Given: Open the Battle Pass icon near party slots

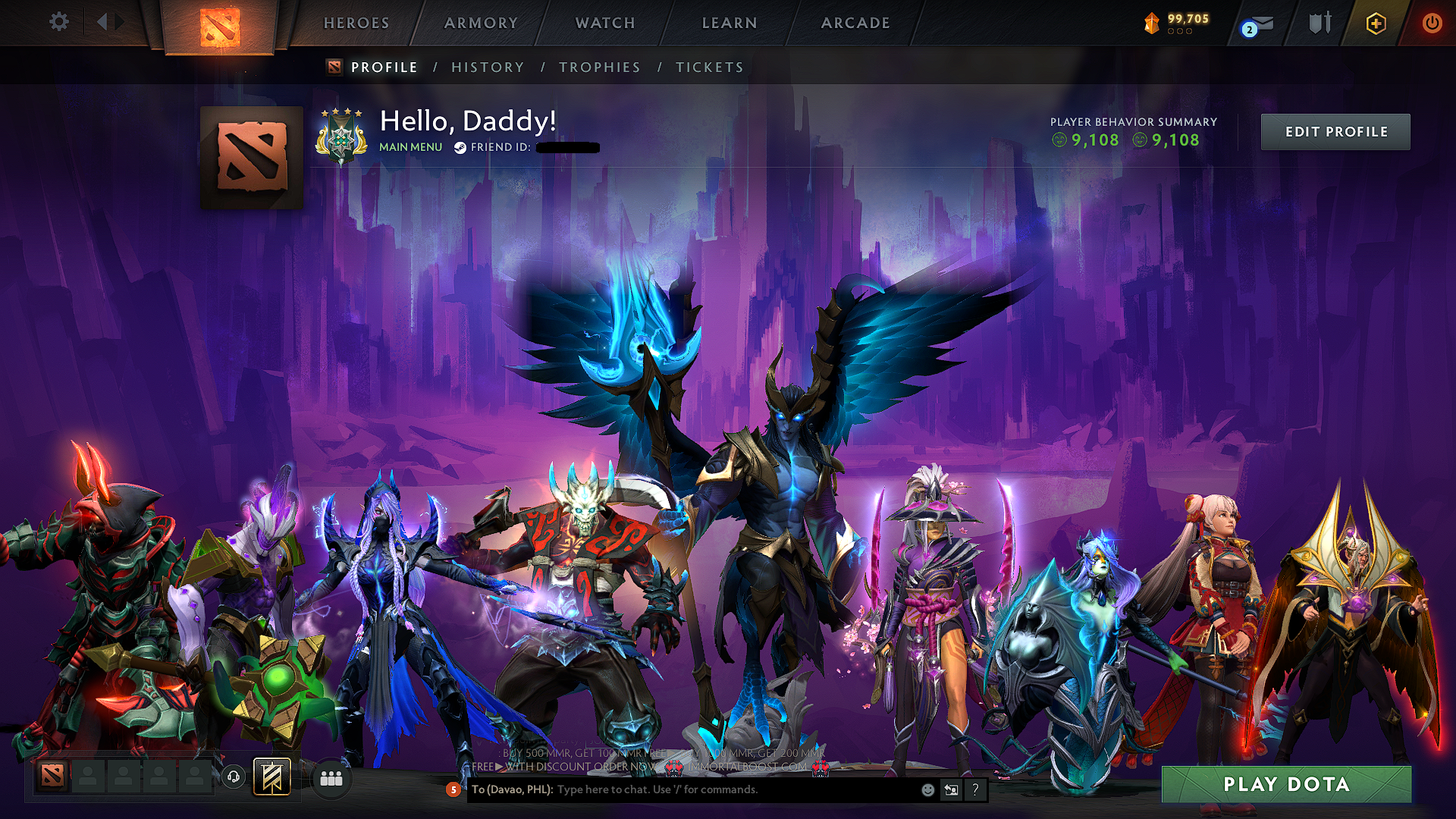Looking at the screenshot, I should pyautogui.click(x=271, y=777).
